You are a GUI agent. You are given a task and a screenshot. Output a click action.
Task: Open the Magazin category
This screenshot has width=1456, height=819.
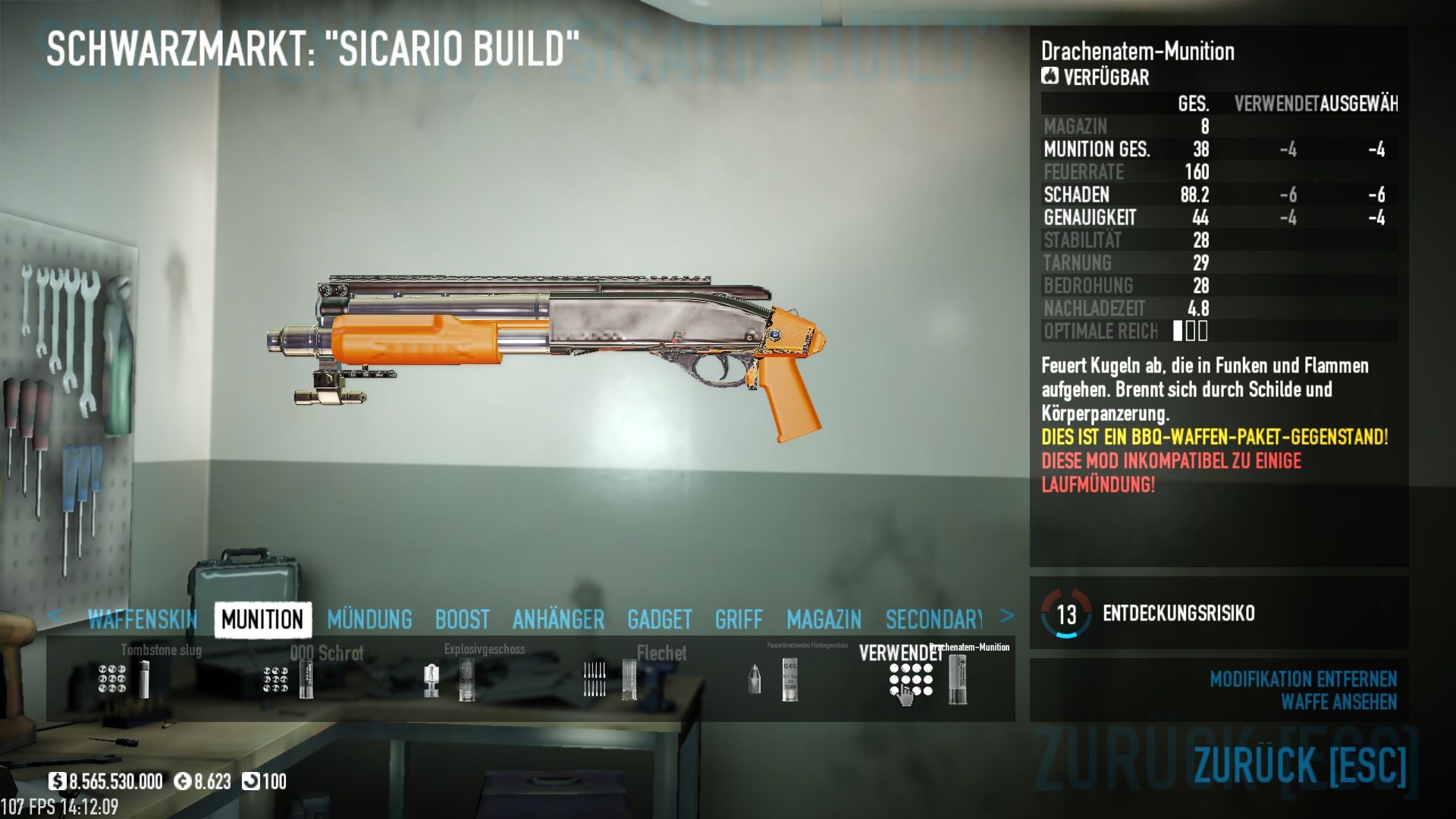click(824, 620)
